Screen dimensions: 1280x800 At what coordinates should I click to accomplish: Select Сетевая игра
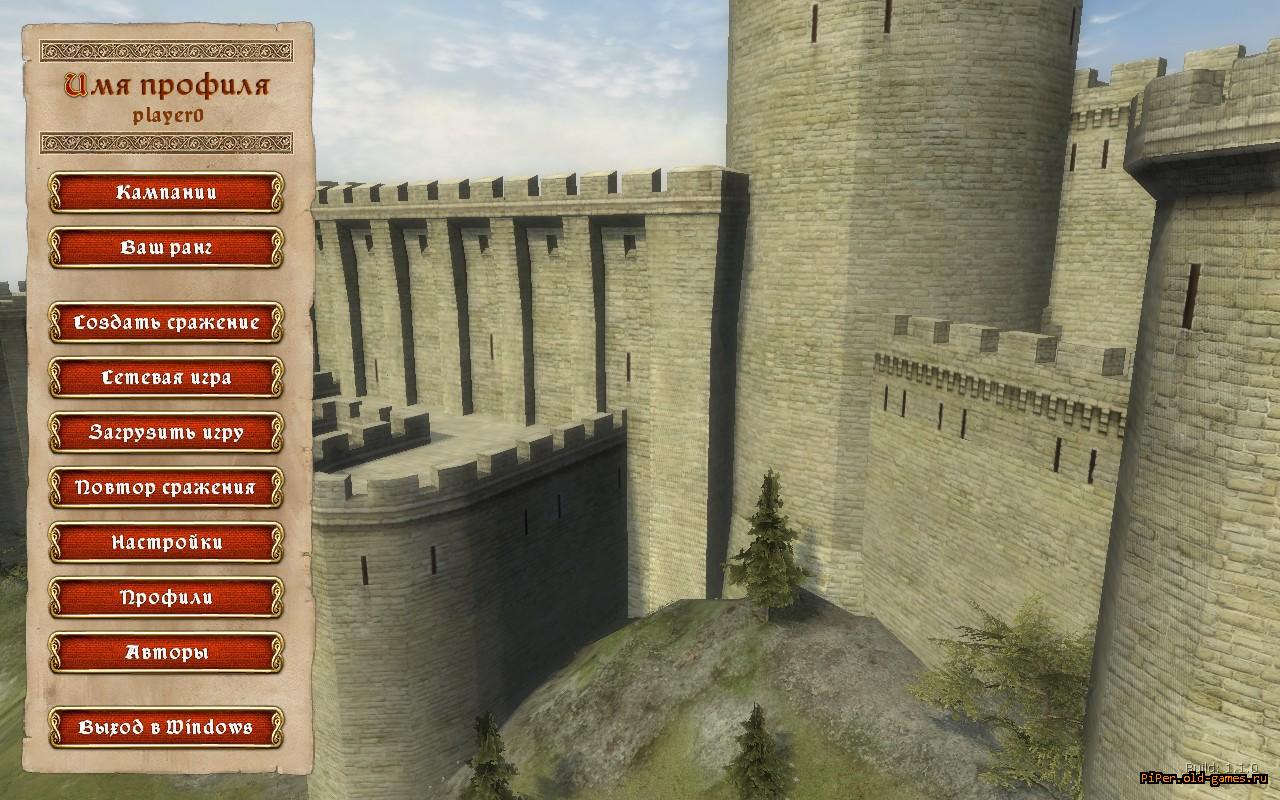tap(166, 377)
